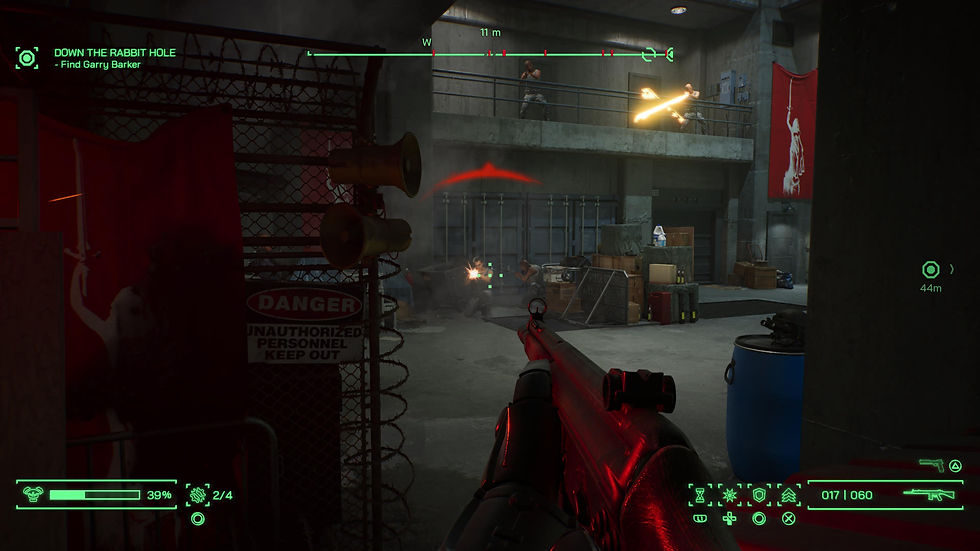The width and height of the screenshot is (980, 551).
Task: Activate the hourglass slow-motion ability
Action: pyautogui.click(x=701, y=495)
